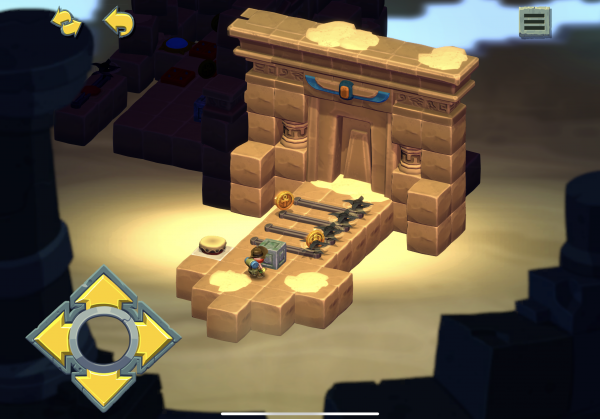Undo the last move with the curved arrow
This screenshot has height=419, width=600.
tap(118, 22)
